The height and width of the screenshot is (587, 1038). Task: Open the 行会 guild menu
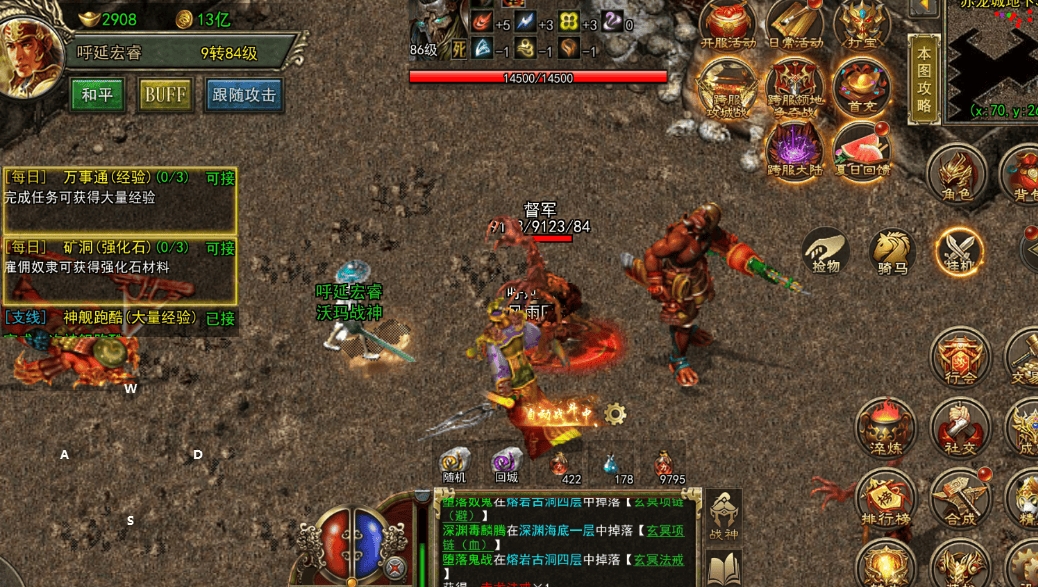point(960,360)
